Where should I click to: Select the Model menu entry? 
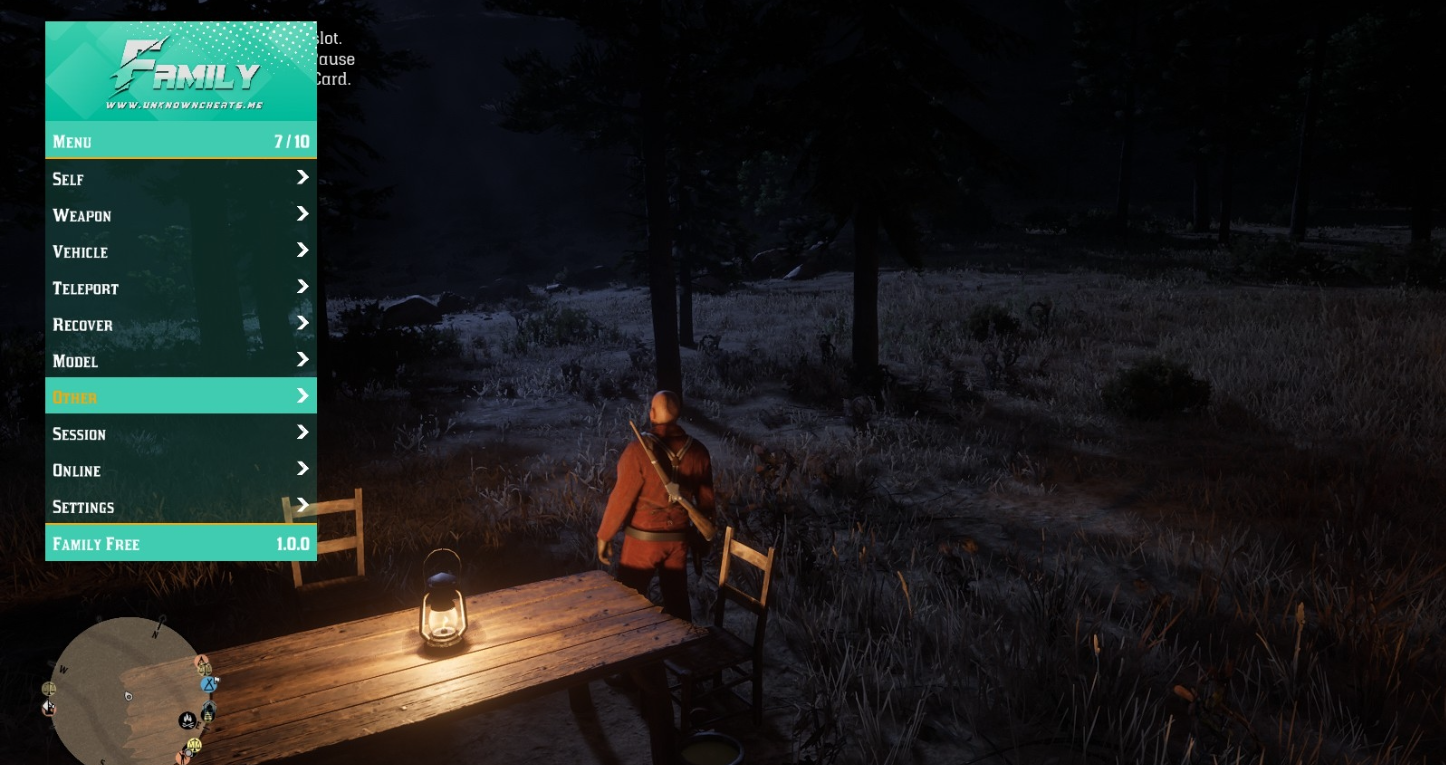pyautogui.click(x=180, y=361)
